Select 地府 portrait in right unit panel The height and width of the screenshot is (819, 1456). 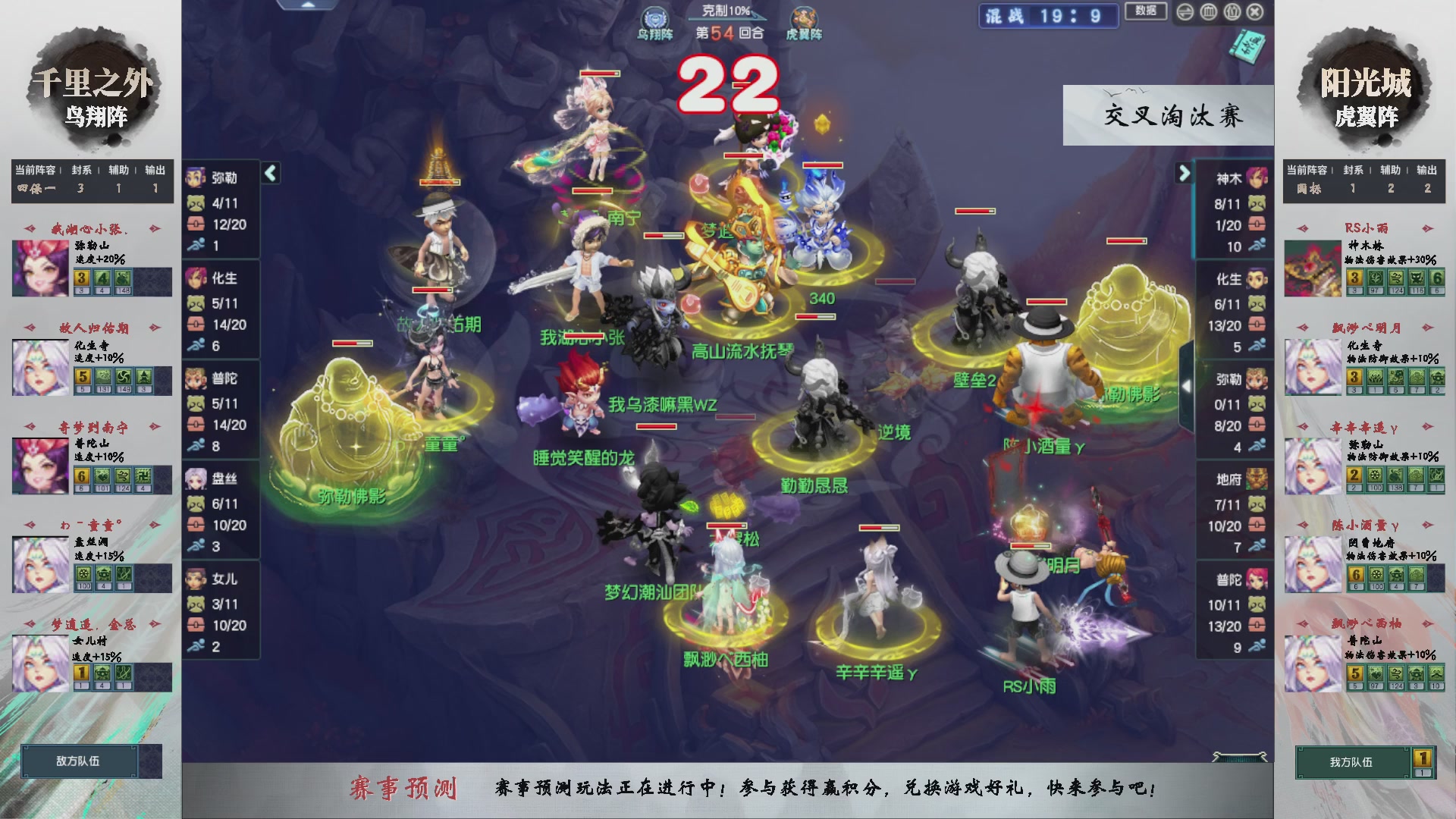pos(1258,478)
